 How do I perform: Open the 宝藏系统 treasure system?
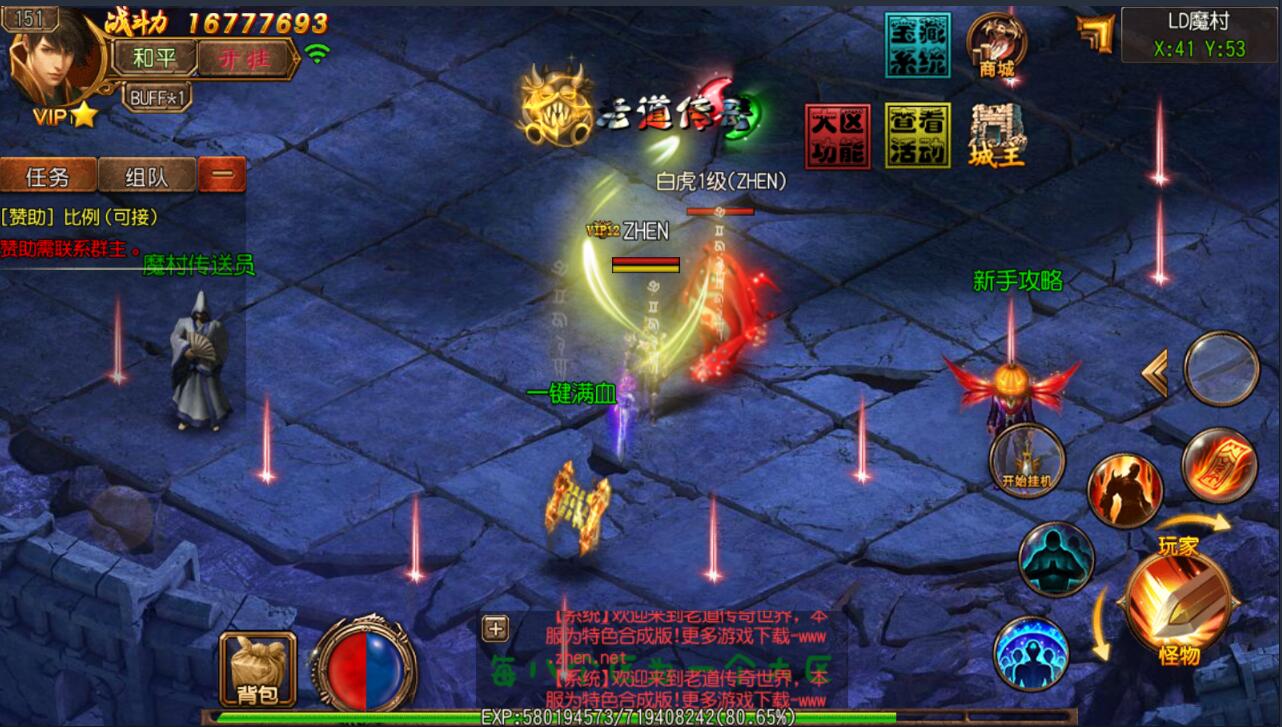pos(917,45)
